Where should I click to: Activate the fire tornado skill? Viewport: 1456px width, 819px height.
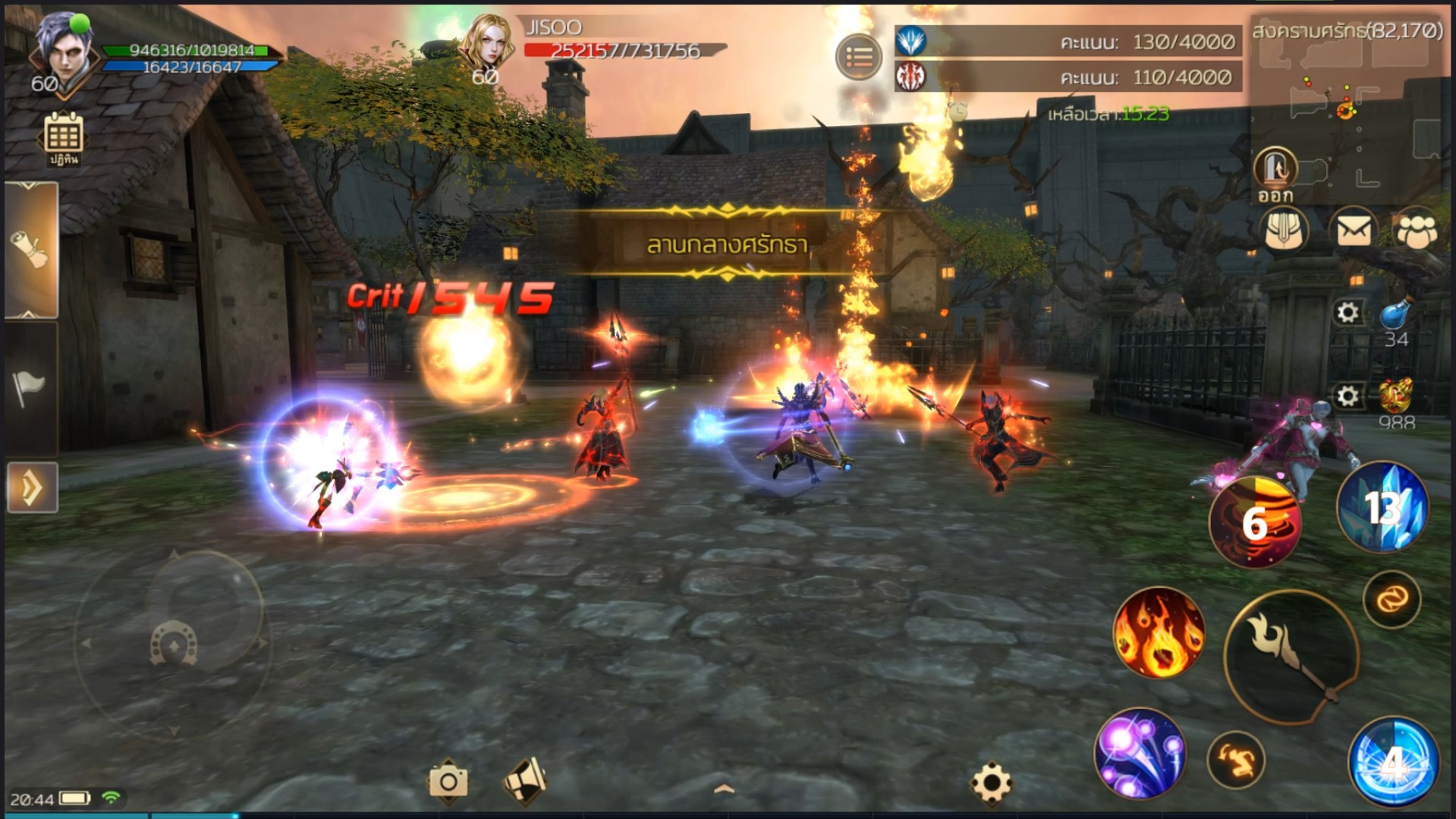1255,523
